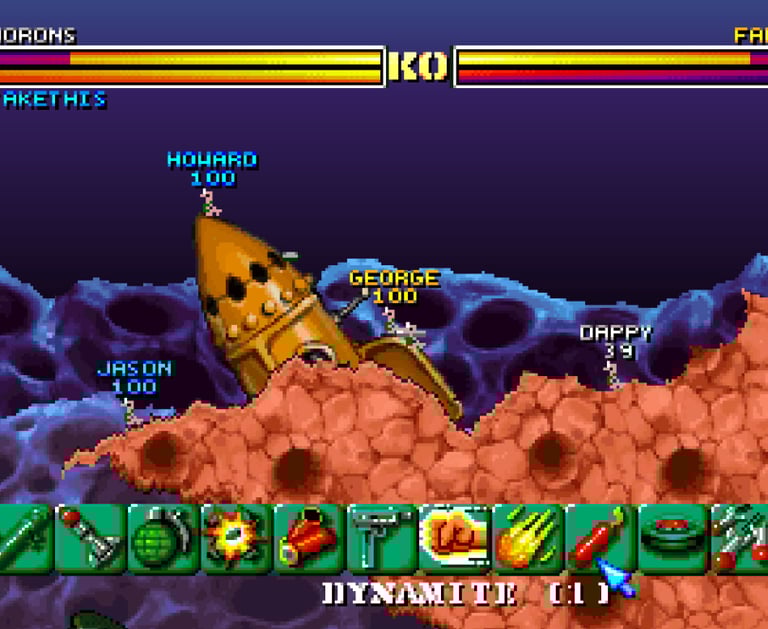Image resolution: width=768 pixels, height=629 pixels.
Task: Select the Uzi gun weapon
Action: tap(382, 538)
